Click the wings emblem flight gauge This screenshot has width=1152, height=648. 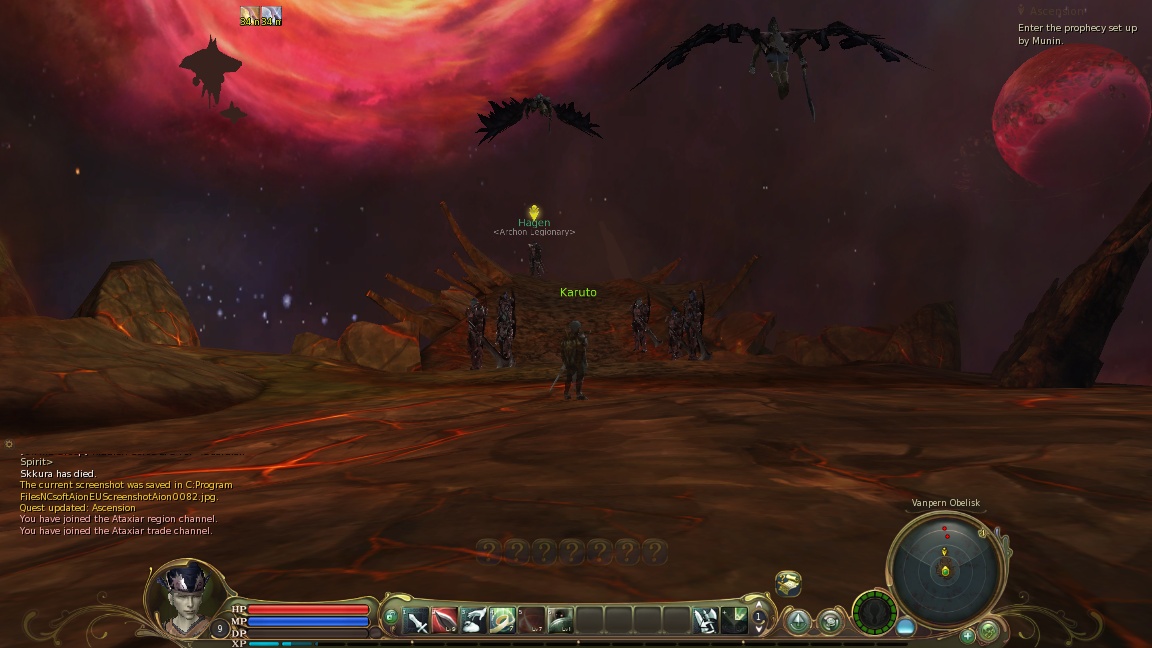pos(874,611)
